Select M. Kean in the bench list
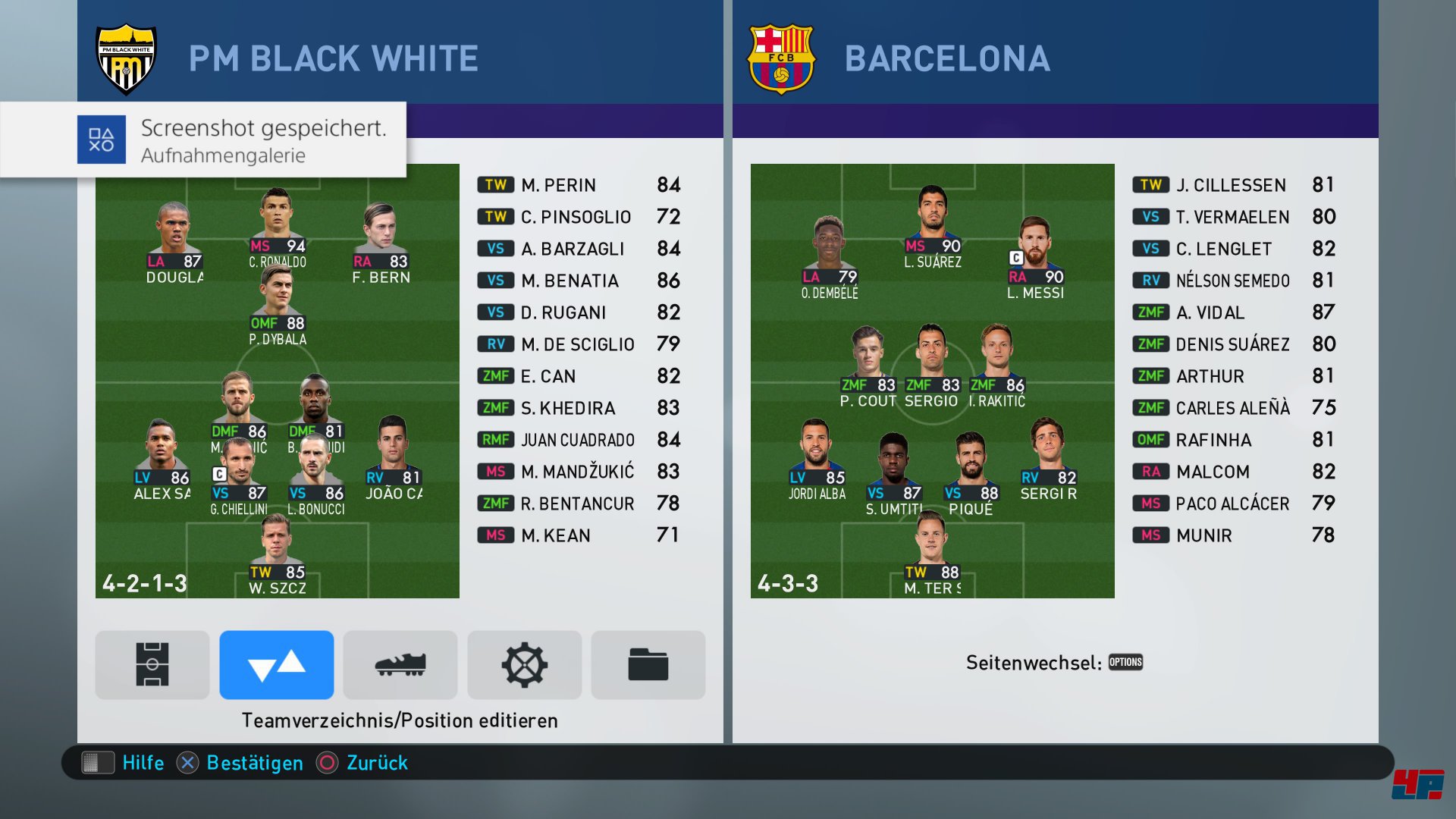 pyautogui.click(x=579, y=535)
